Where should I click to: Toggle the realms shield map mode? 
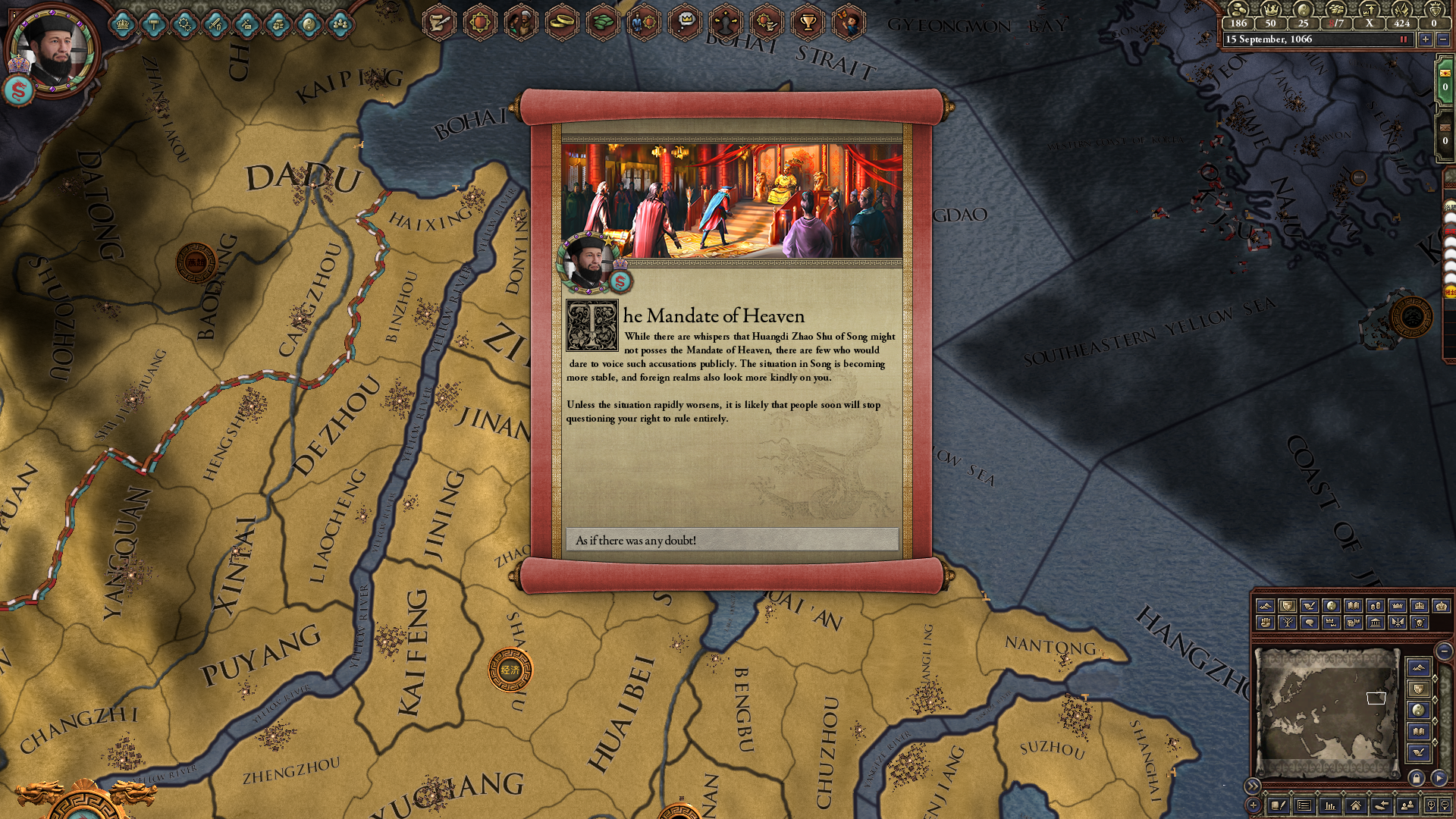pos(1287,607)
